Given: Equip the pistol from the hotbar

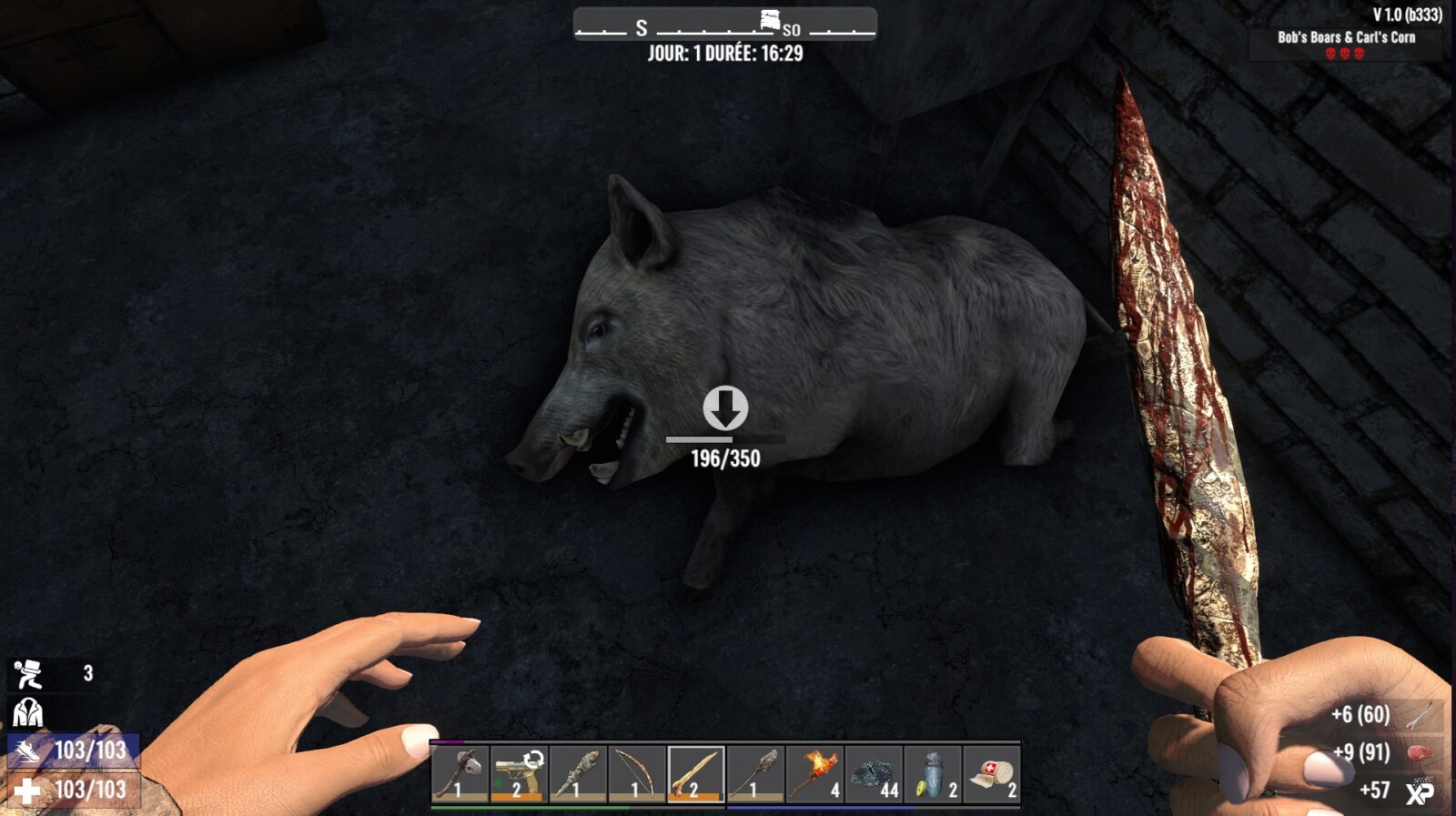Looking at the screenshot, I should click(519, 775).
